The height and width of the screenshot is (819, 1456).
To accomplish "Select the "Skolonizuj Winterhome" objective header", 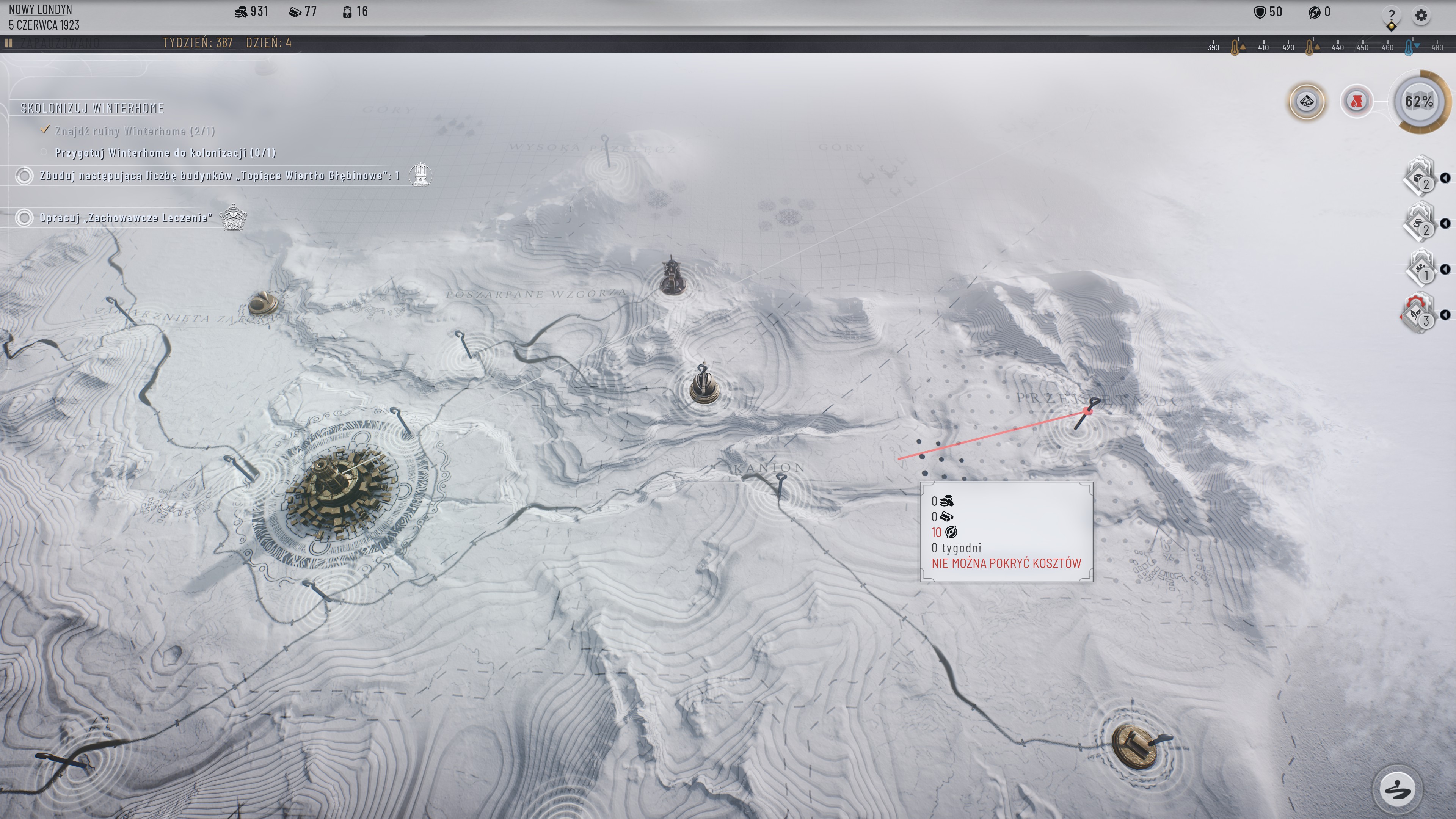I will [x=92, y=108].
